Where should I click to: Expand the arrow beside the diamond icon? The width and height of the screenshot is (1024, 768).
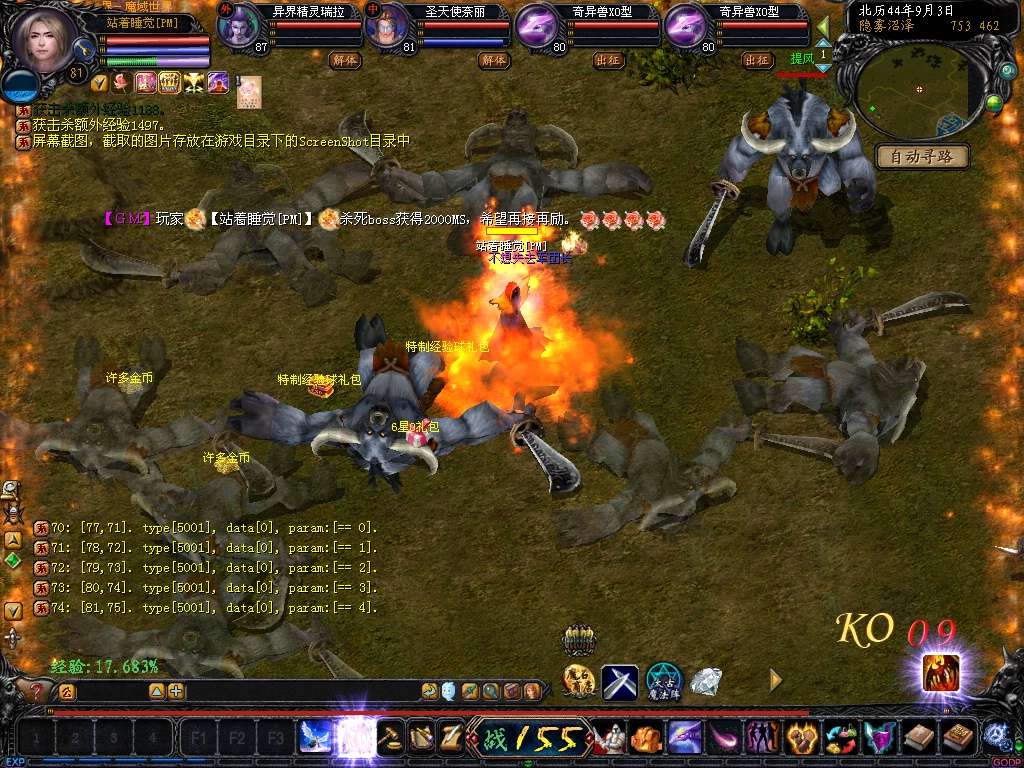click(x=775, y=680)
